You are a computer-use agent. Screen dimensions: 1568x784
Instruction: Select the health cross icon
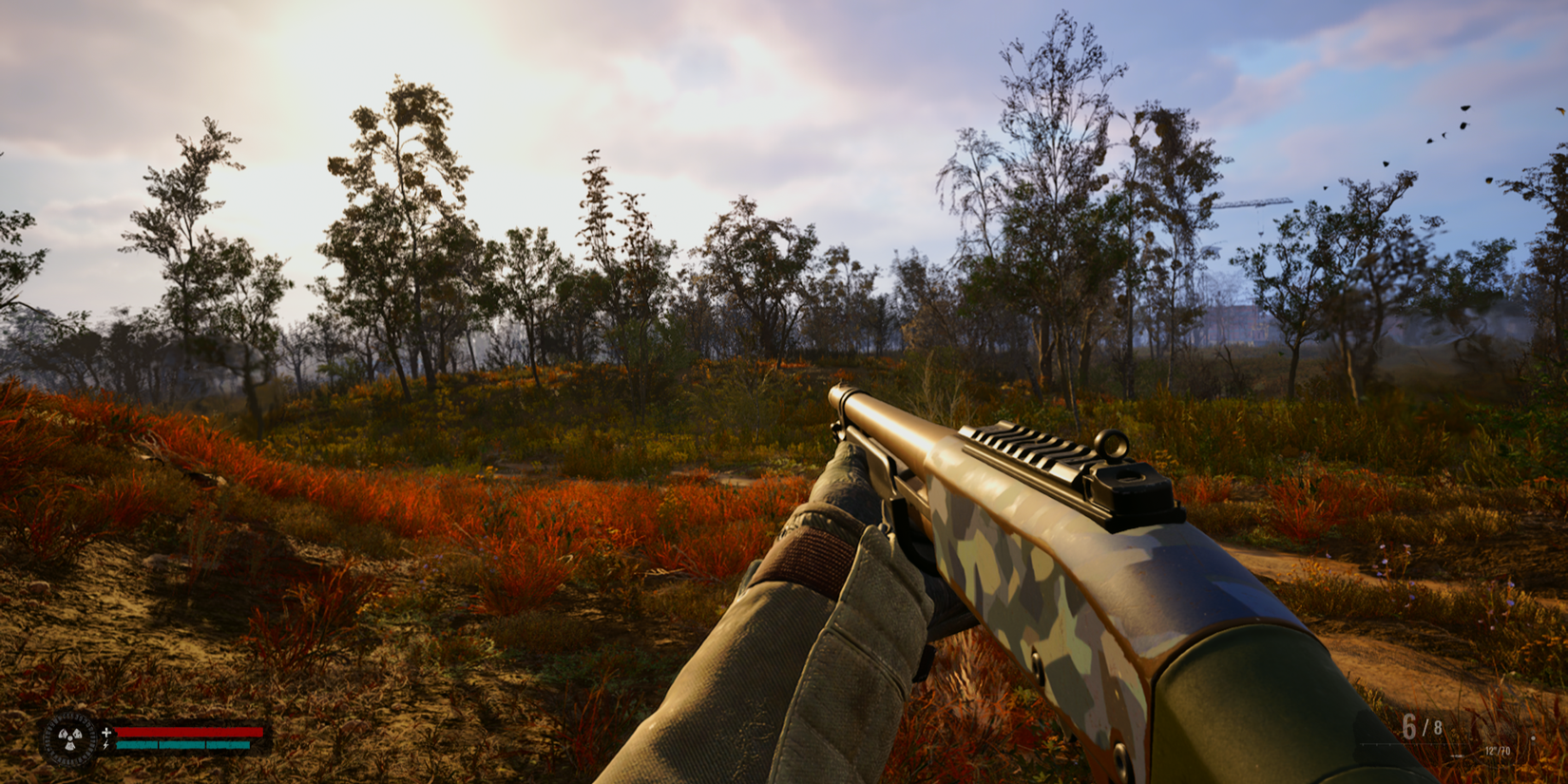pos(106,732)
